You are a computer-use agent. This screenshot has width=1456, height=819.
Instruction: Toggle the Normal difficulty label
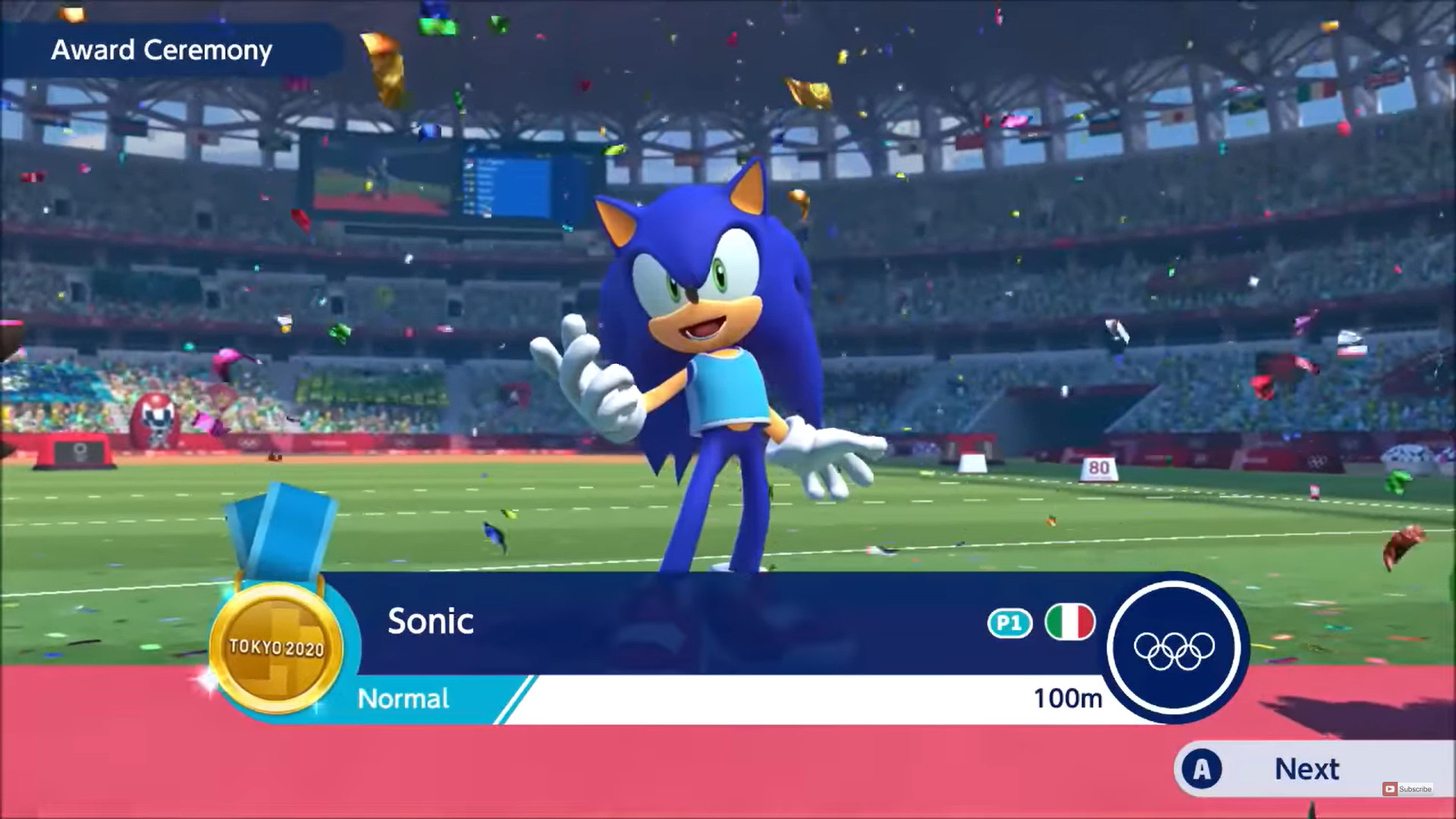pyautogui.click(x=404, y=698)
